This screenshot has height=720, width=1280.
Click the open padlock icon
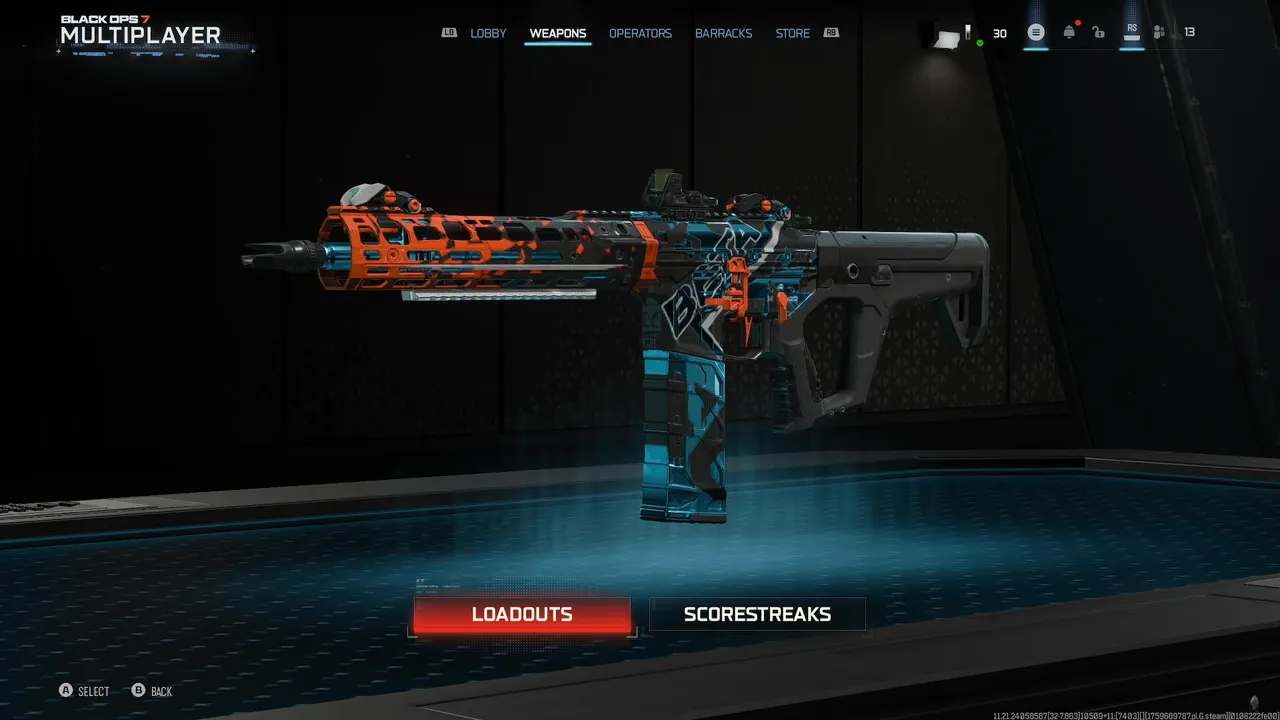[x=1098, y=33]
